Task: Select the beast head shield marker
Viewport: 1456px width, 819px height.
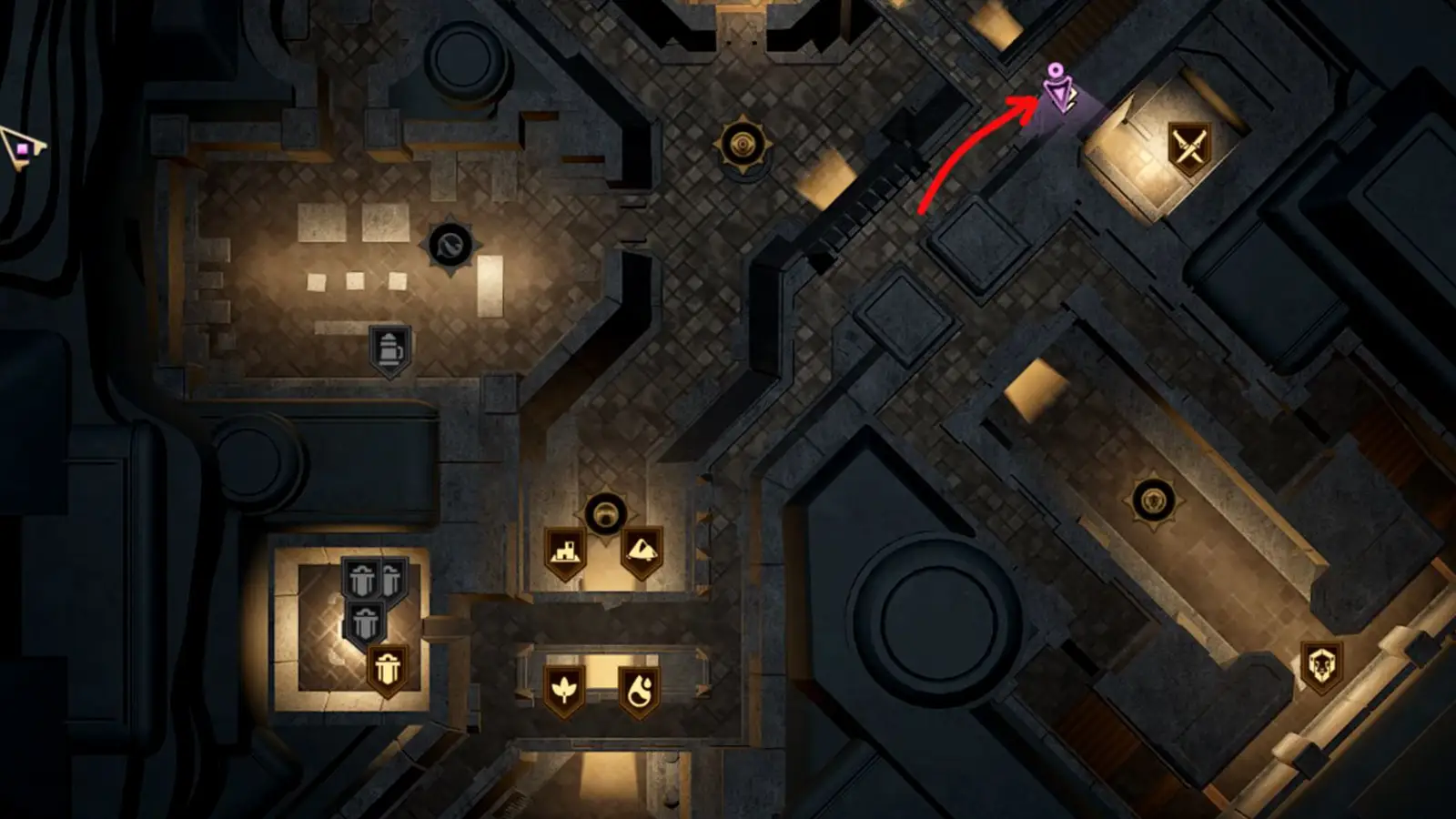Action: pyautogui.click(x=1320, y=667)
